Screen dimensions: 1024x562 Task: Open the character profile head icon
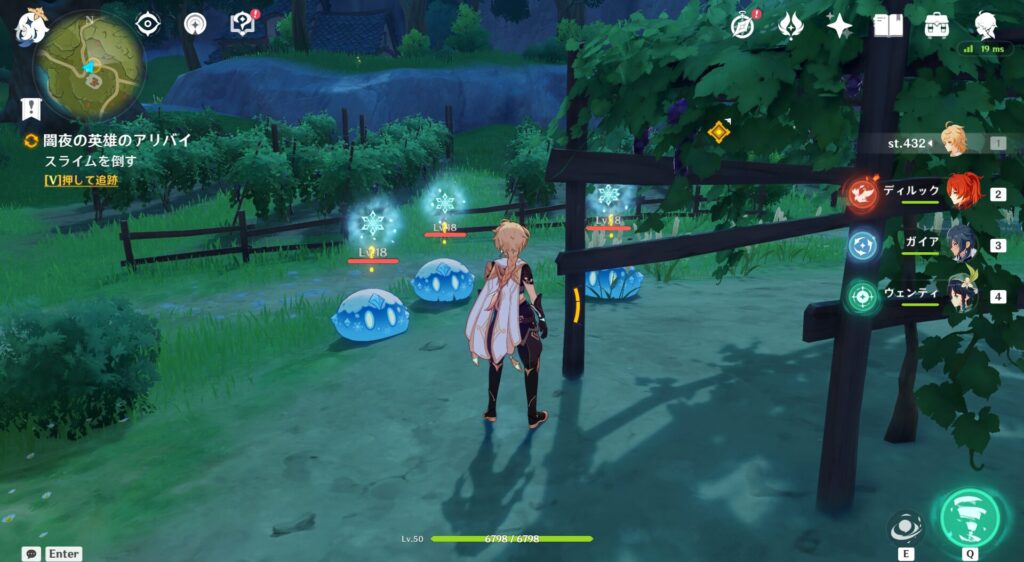986,26
